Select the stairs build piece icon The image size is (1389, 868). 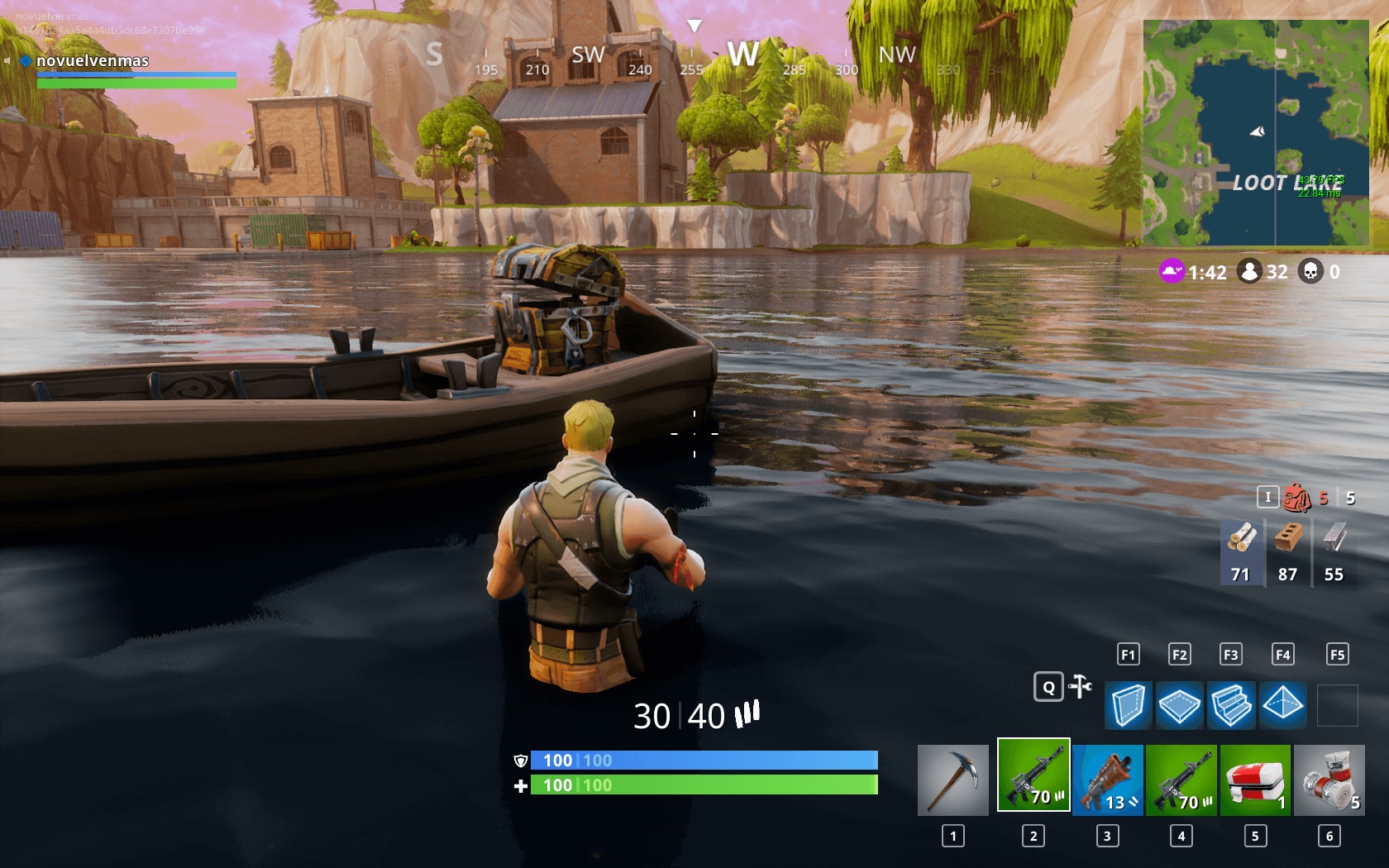coord(1232,705)
